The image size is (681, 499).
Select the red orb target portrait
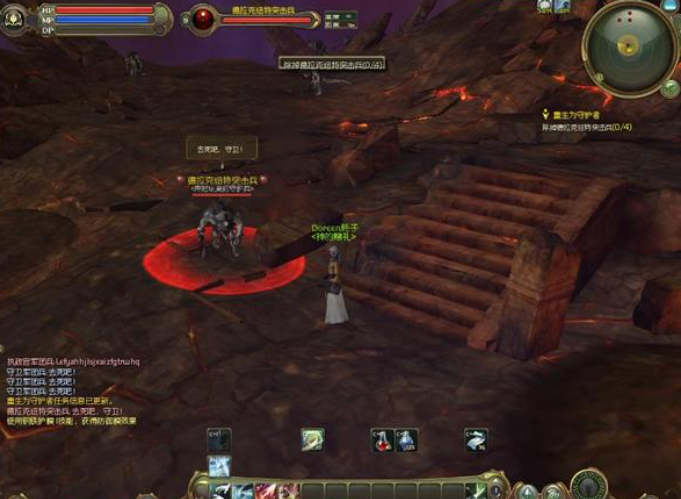pos(203,18)
